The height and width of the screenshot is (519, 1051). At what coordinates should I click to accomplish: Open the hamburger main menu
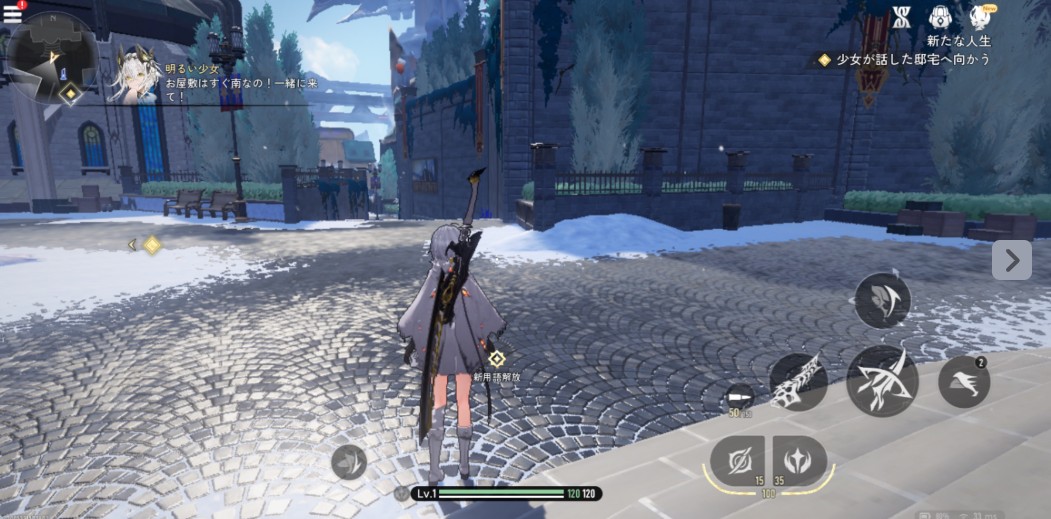point(12,15)
